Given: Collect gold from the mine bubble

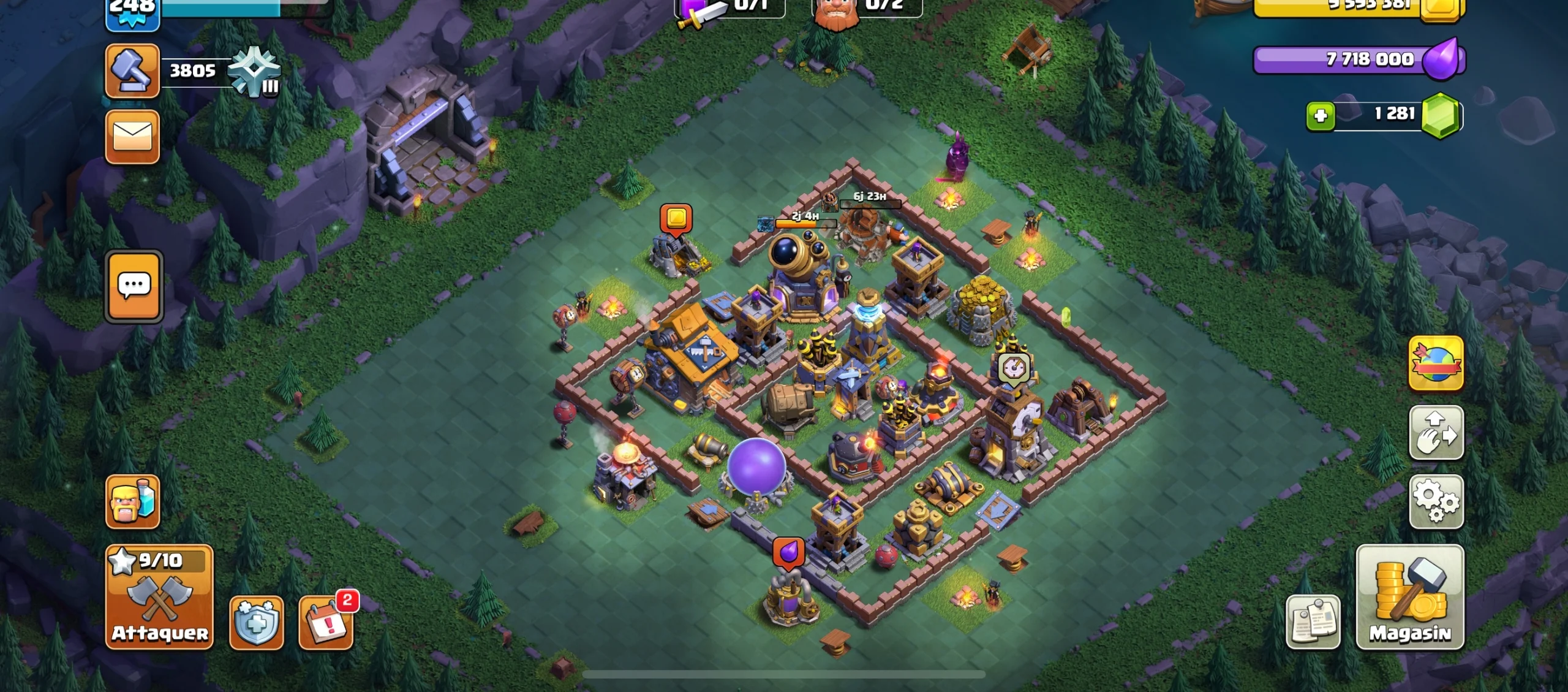Looking at the screenshot, I should click(676, 219).
